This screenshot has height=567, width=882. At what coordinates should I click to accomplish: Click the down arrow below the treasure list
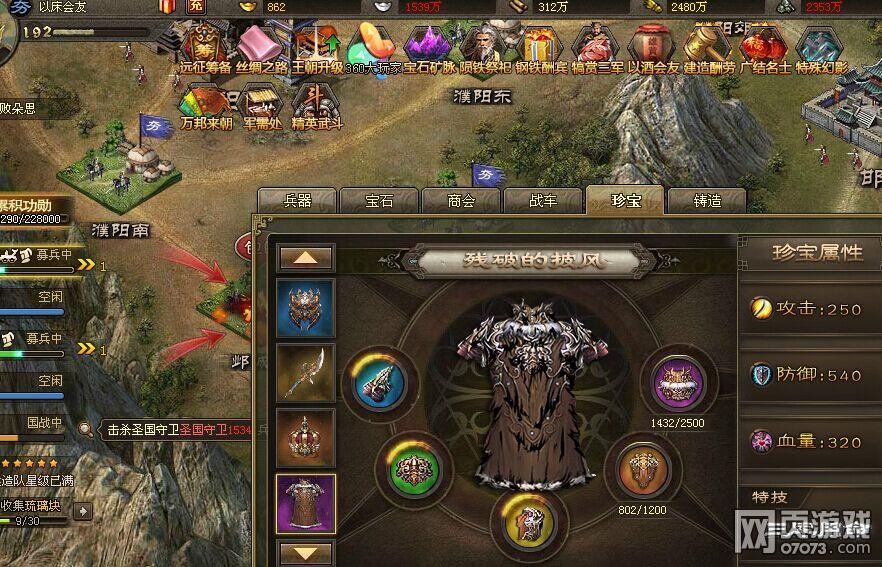306,552
